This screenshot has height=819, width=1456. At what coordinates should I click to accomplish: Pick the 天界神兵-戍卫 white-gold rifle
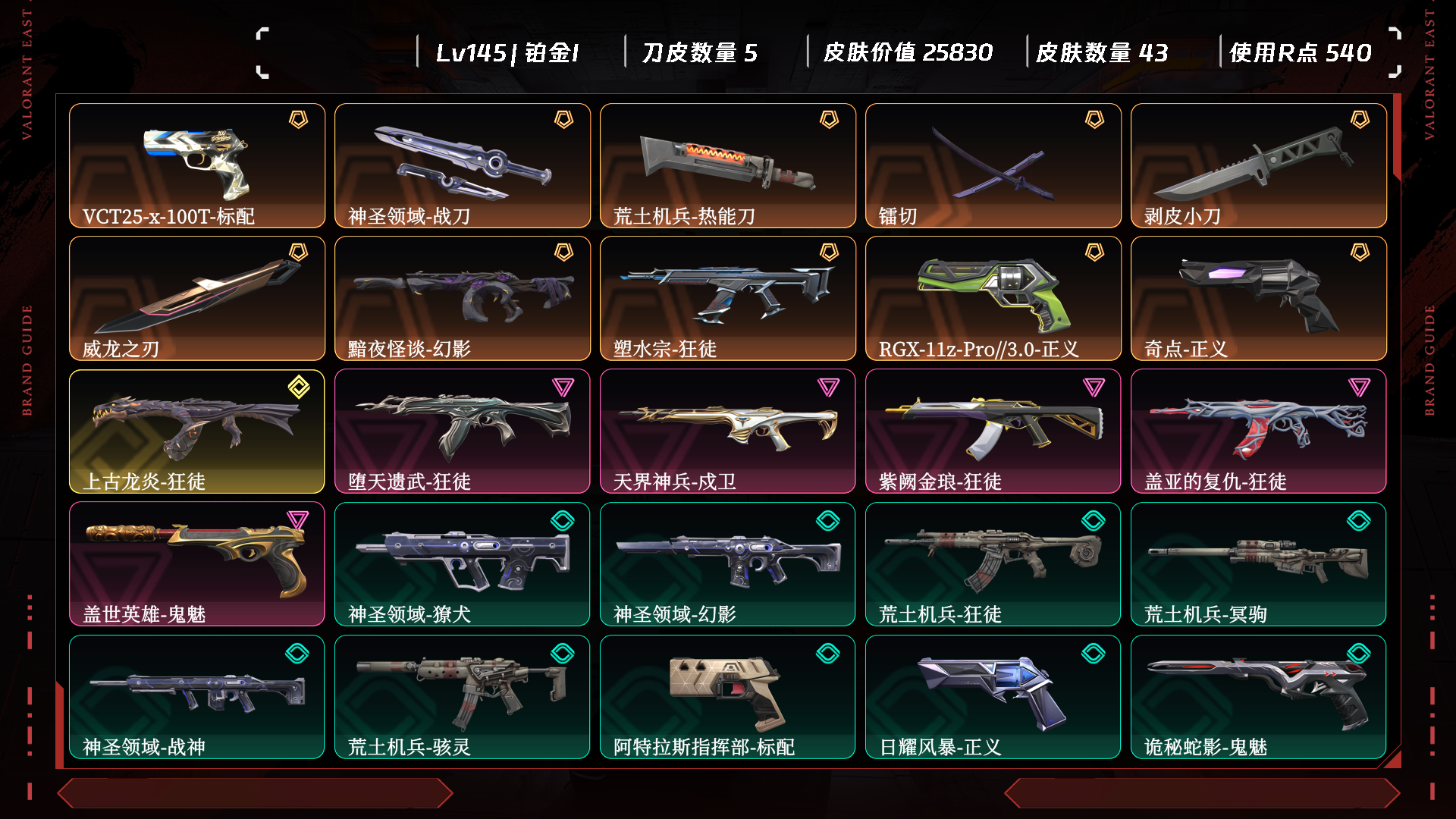coord(728,431)
